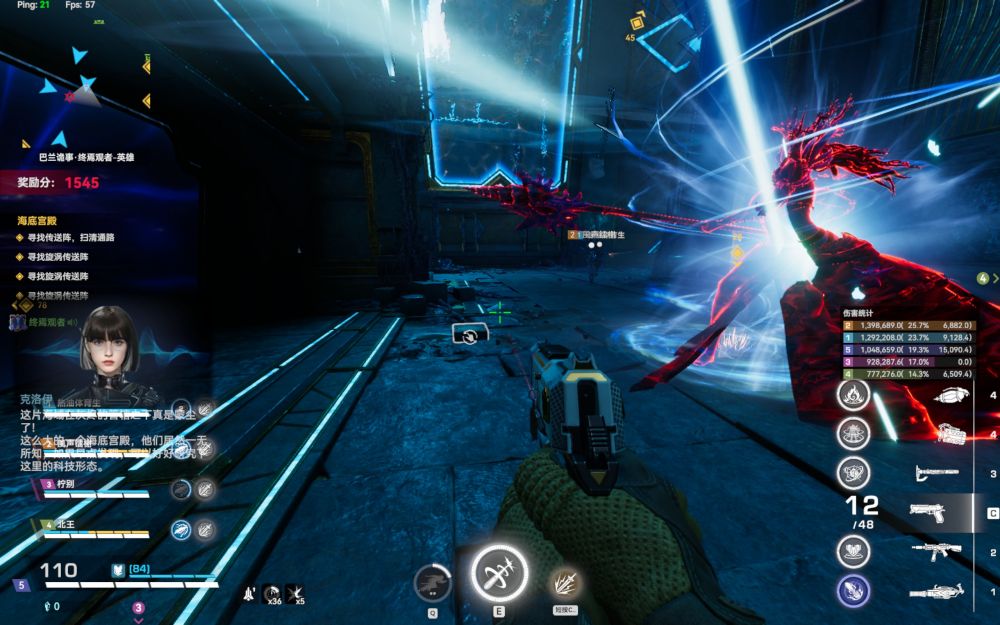Select the pistol weapon slot
Screen dimensions: 1000x625
click(x=928, y=513)
